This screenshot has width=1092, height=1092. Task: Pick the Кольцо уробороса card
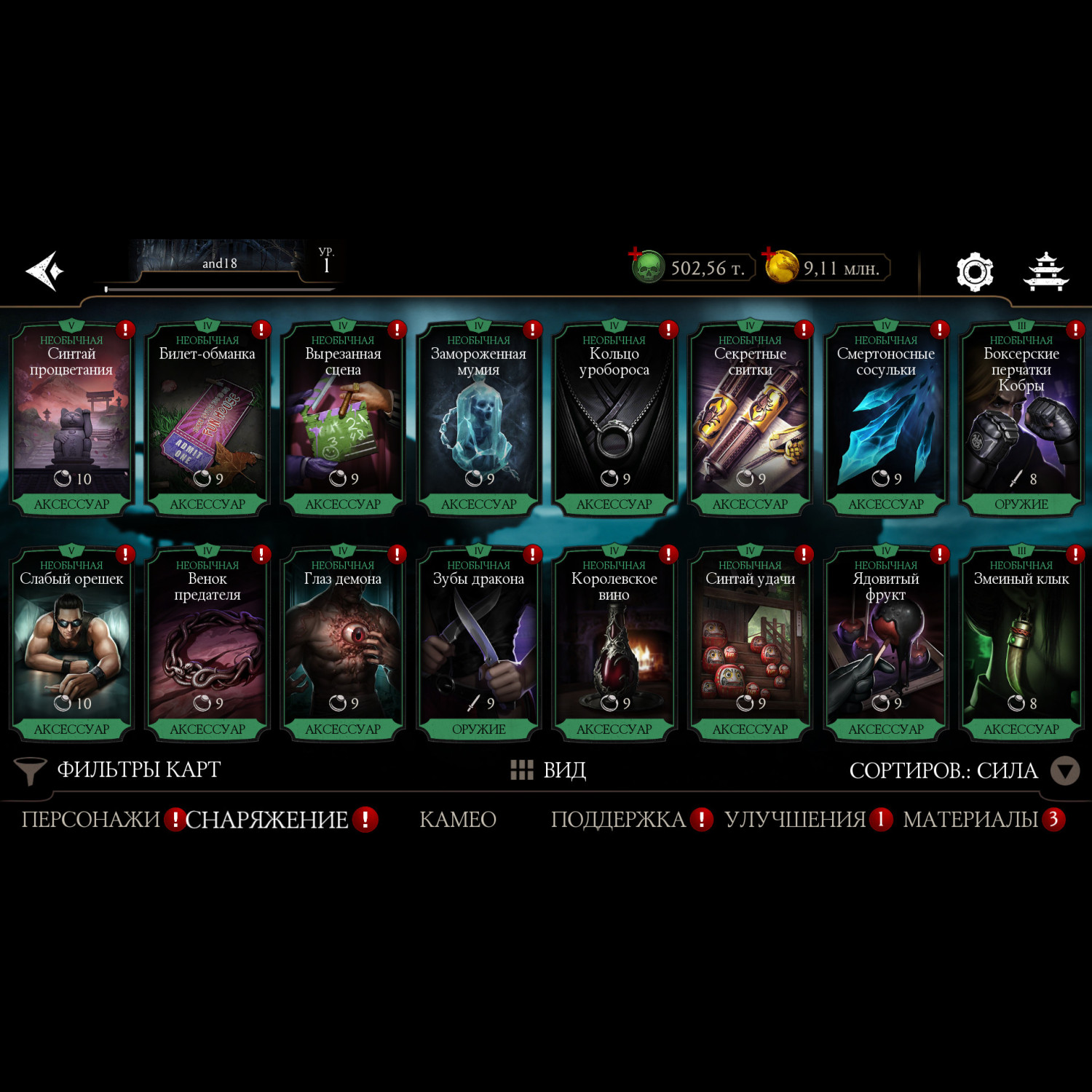pyautogui.click(x=614, y=420)
